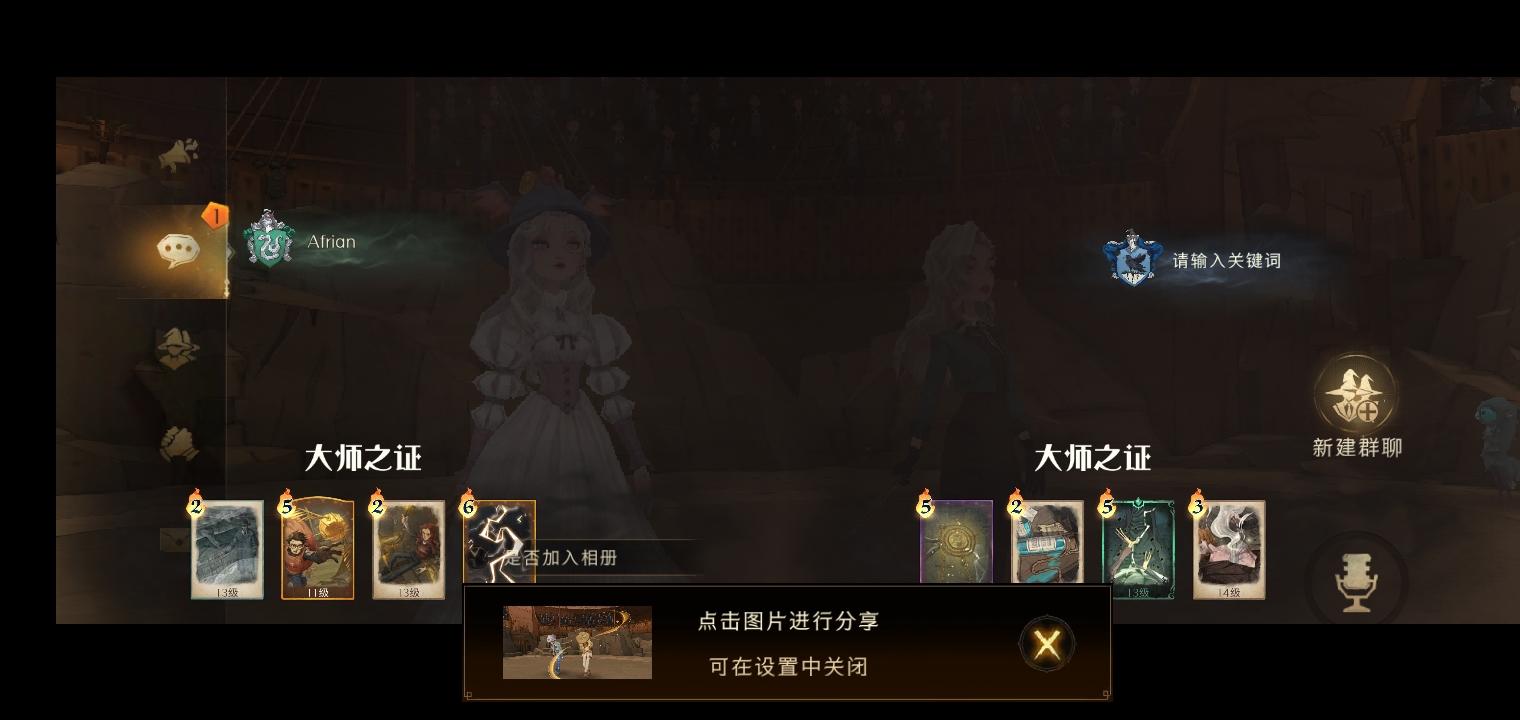1520x720 pixels.
Task: Dismiss the share popup with X button
Action: (x=1046, y=645)
